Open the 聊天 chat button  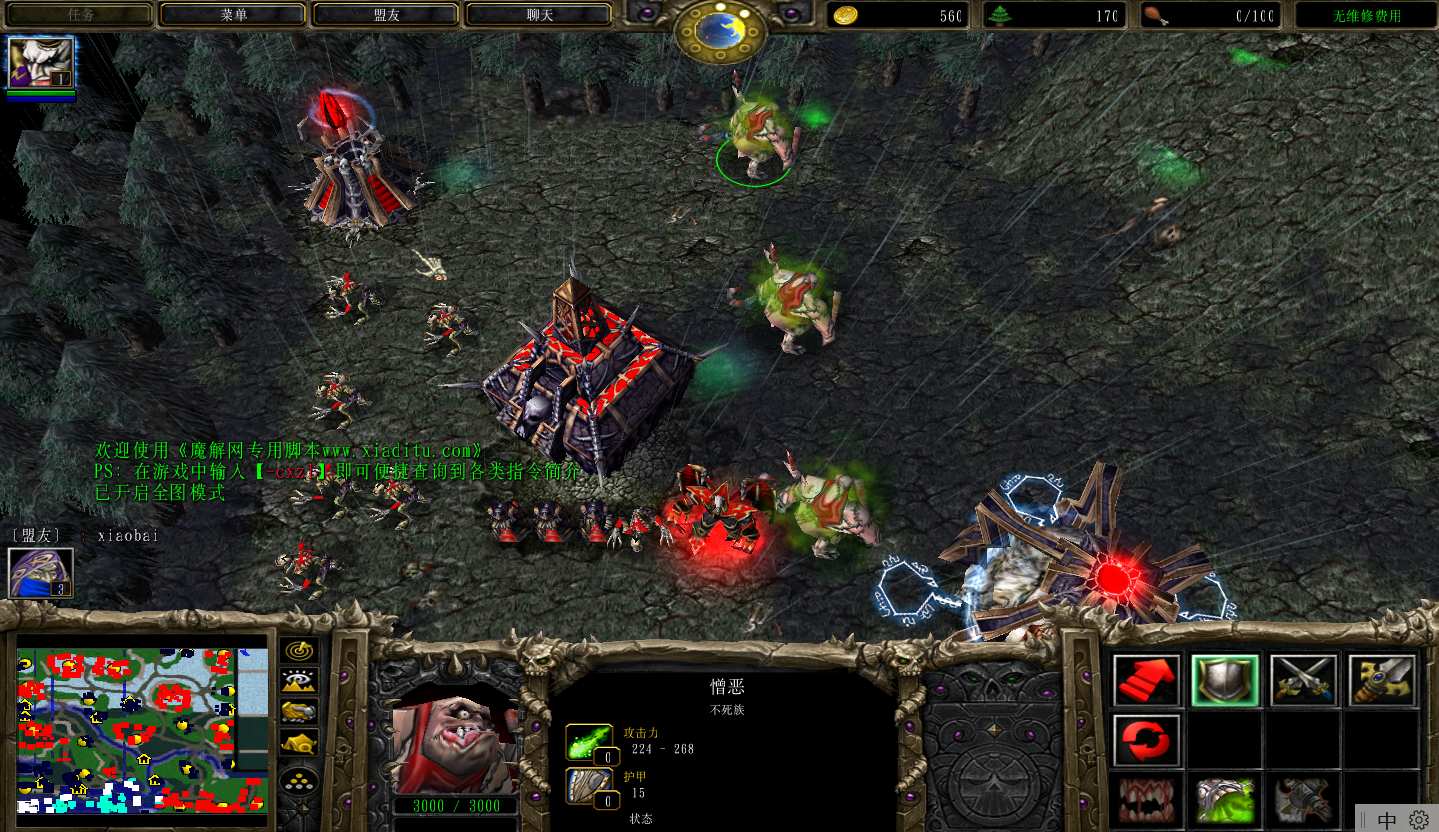coord(538,15)
